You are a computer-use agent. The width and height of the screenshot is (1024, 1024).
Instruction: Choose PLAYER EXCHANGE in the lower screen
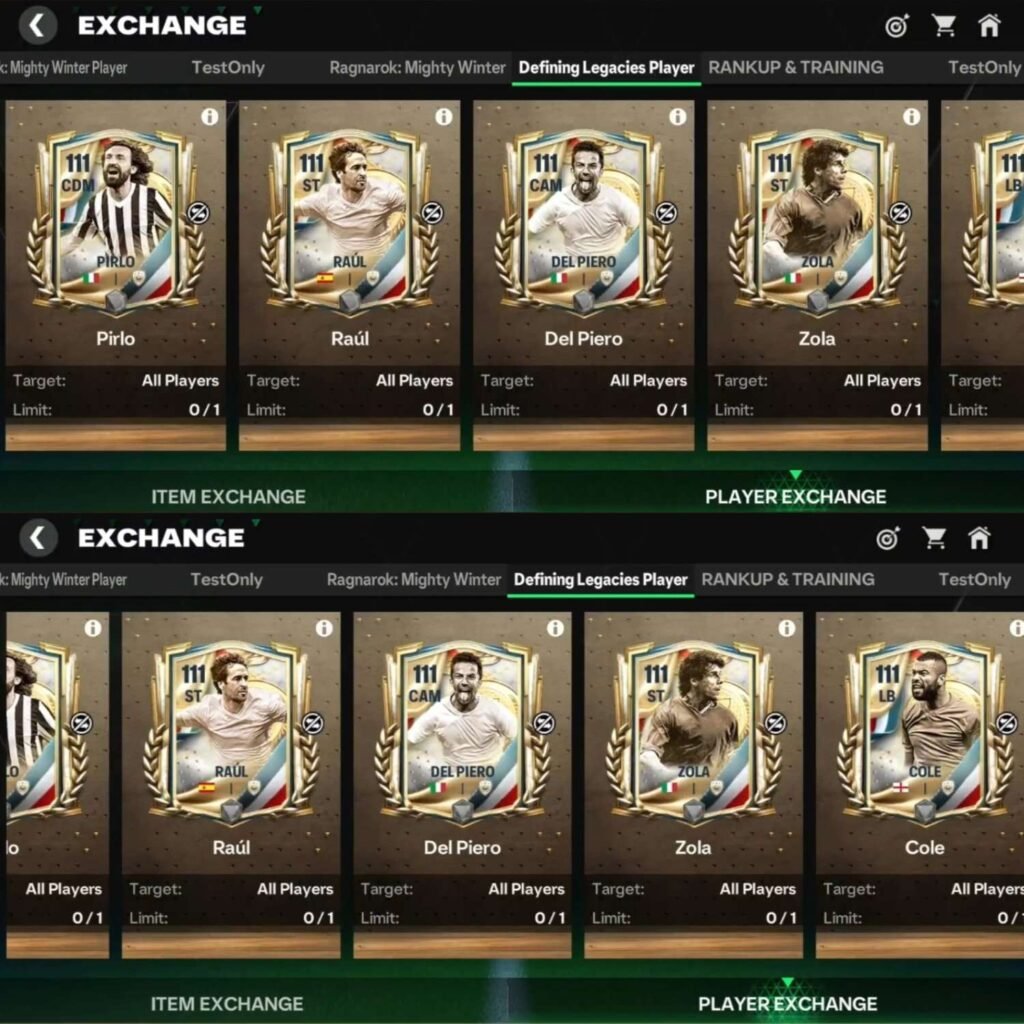click(x=787, y=1003)
